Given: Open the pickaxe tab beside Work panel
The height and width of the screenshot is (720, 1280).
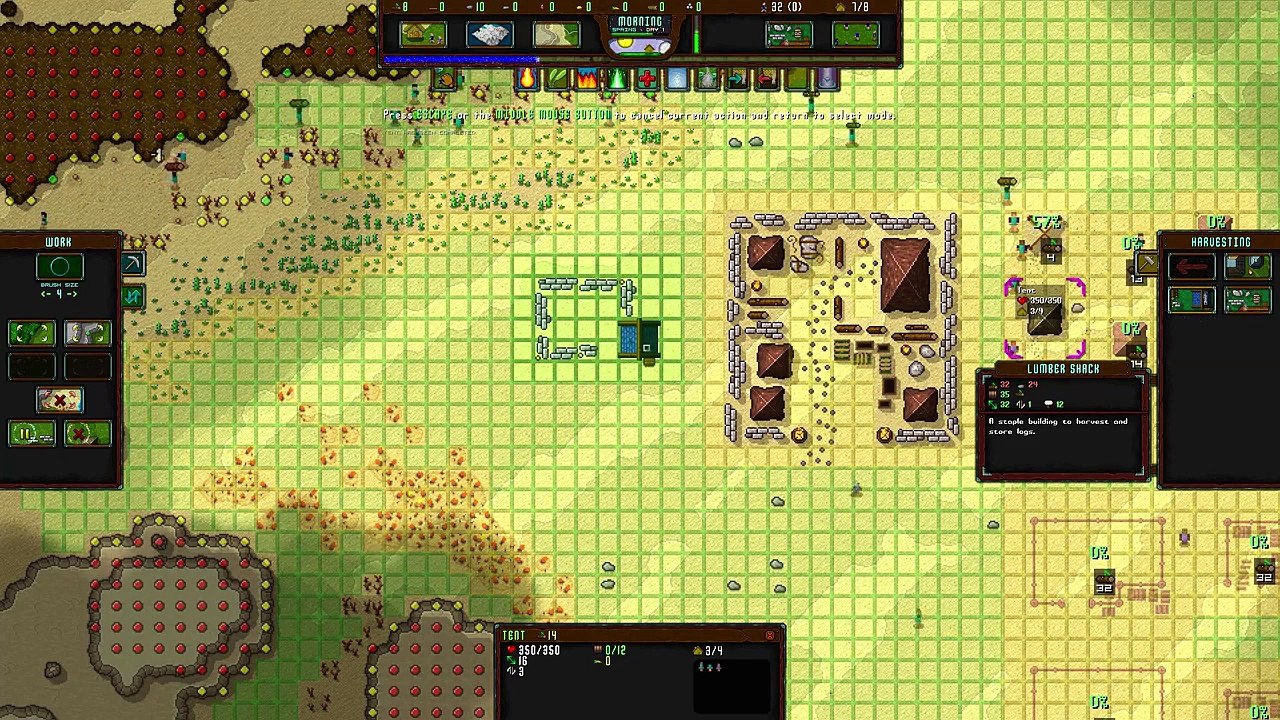Looking at the screenshot, I should click(x=133, y=264).
